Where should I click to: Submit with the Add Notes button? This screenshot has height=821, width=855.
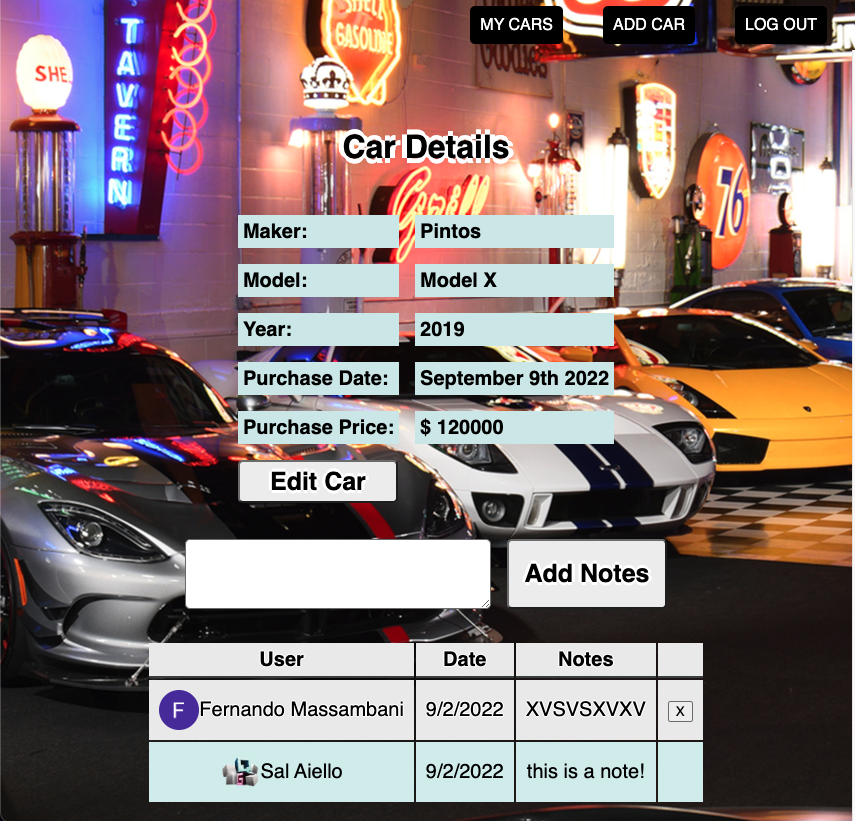coord(586,574)
